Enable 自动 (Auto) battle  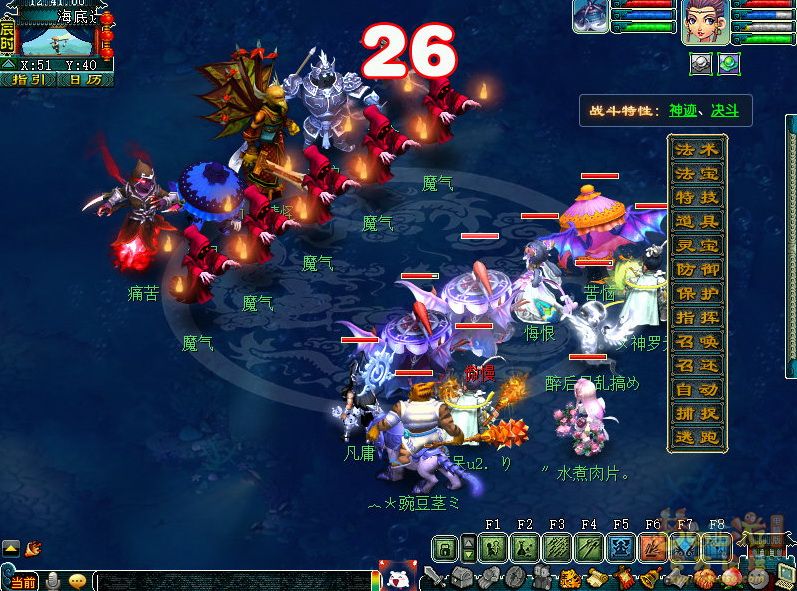(697, 390)
